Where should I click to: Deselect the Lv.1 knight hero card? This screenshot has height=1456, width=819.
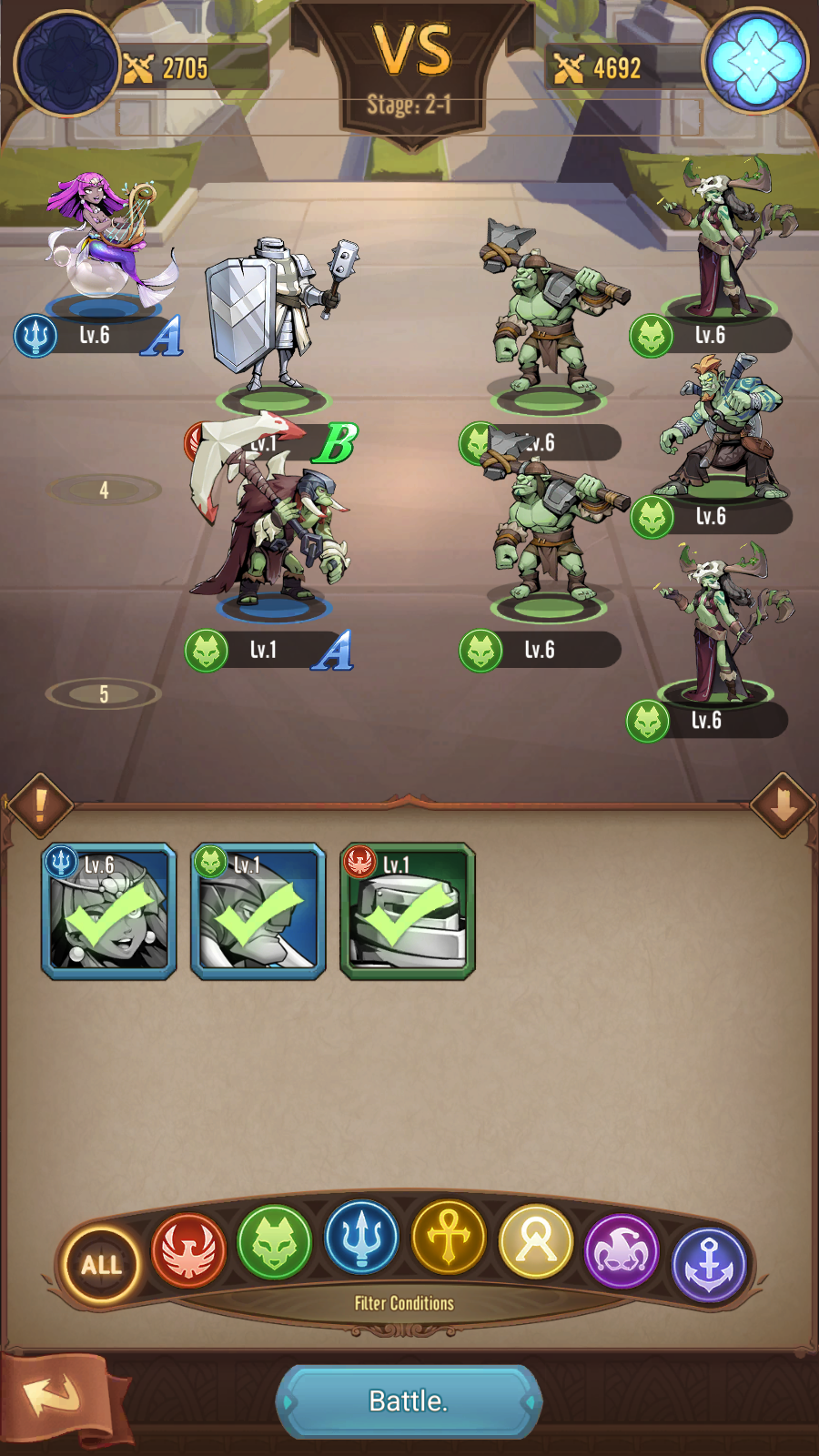(408, 911)
